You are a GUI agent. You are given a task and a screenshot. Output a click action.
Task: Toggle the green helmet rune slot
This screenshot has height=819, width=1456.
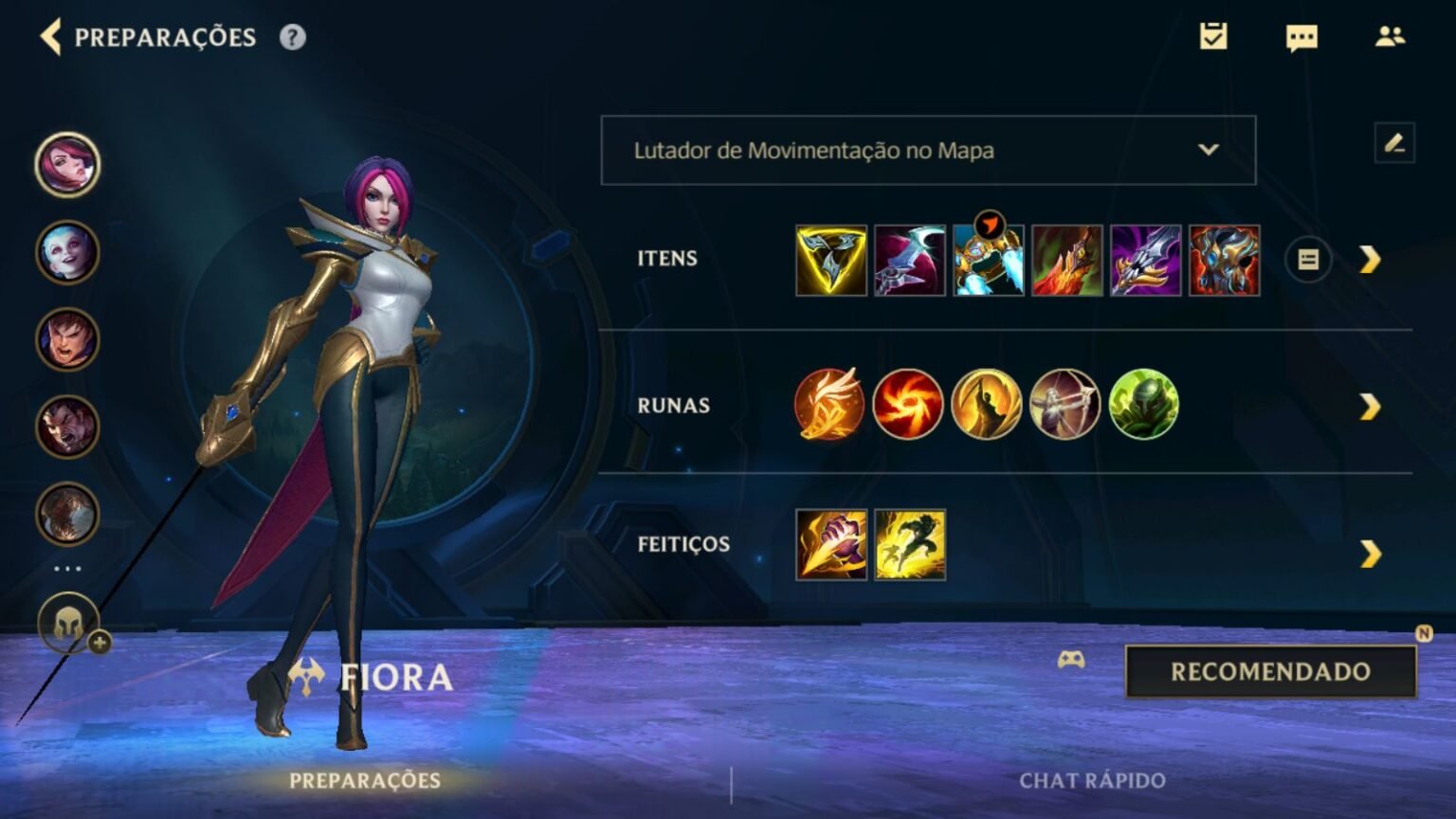[x=1142, y=406]
